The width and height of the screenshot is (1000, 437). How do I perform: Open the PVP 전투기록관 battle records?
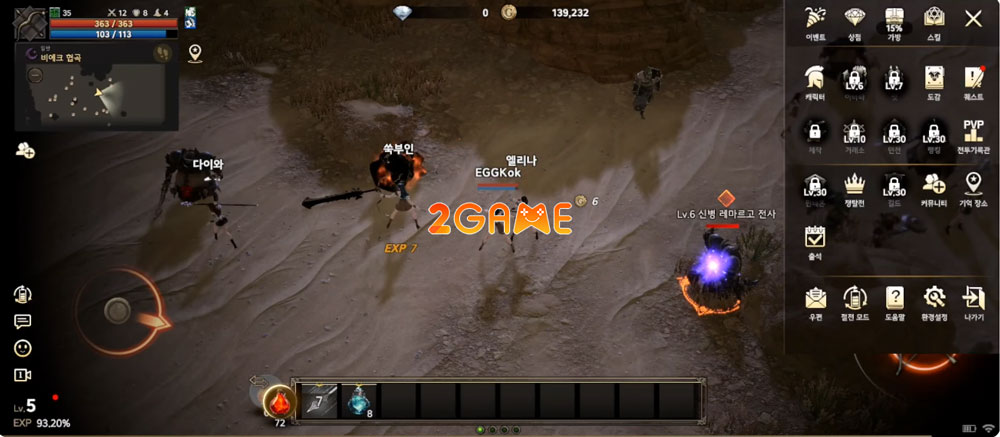coord(973,133)
